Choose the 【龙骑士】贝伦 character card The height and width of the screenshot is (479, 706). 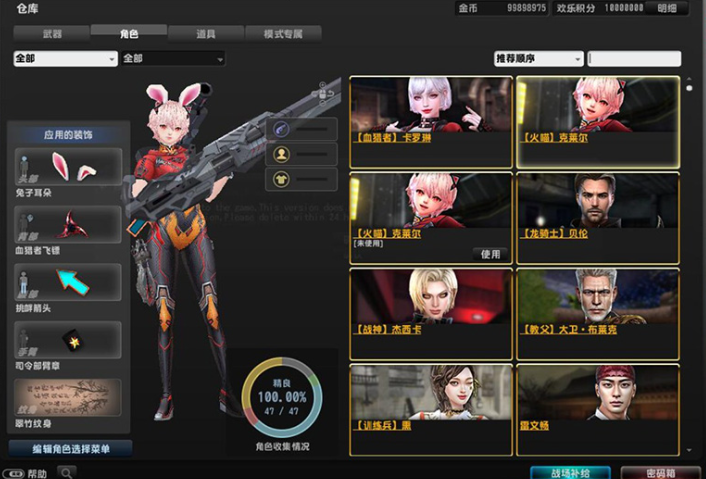coord(597,217)
